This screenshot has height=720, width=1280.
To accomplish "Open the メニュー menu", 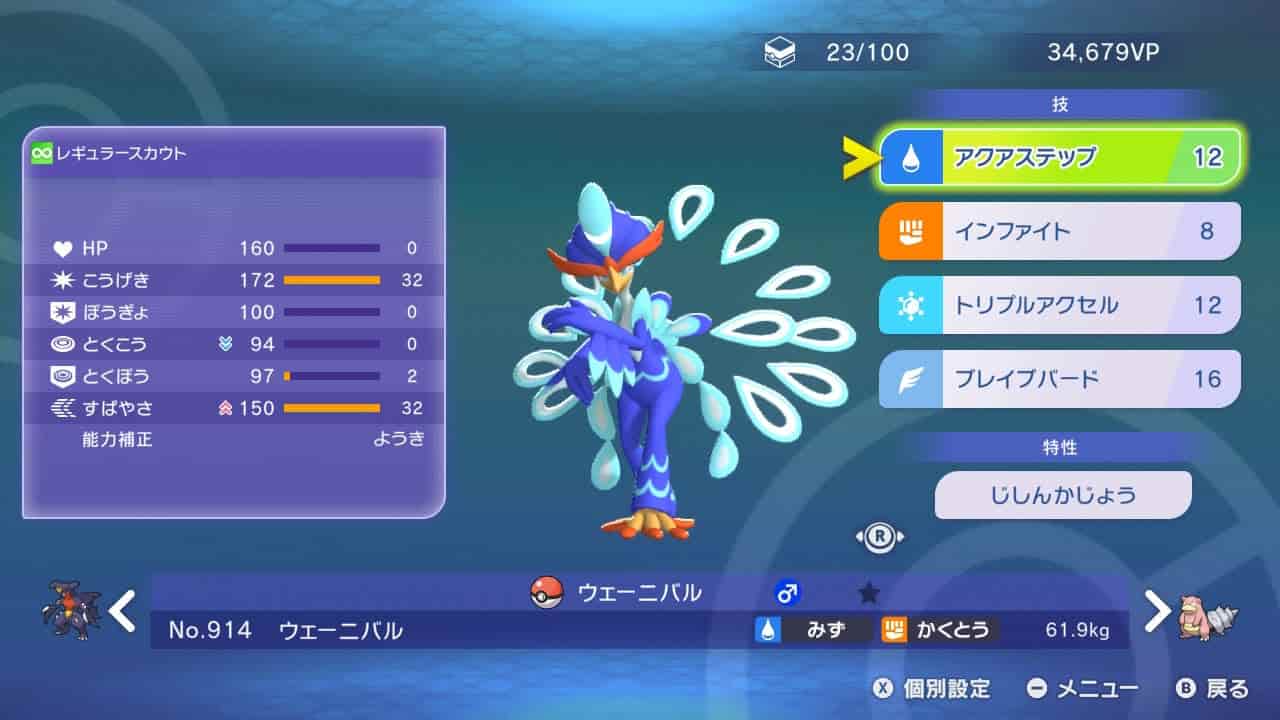I will 1083,689.
